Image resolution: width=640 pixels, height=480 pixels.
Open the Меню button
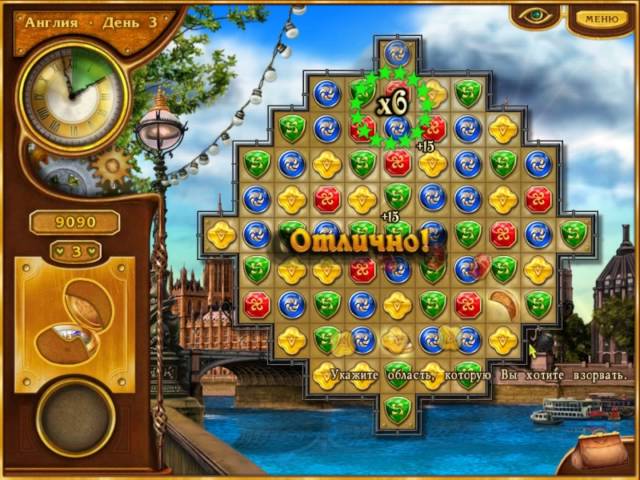click(601, 18)
